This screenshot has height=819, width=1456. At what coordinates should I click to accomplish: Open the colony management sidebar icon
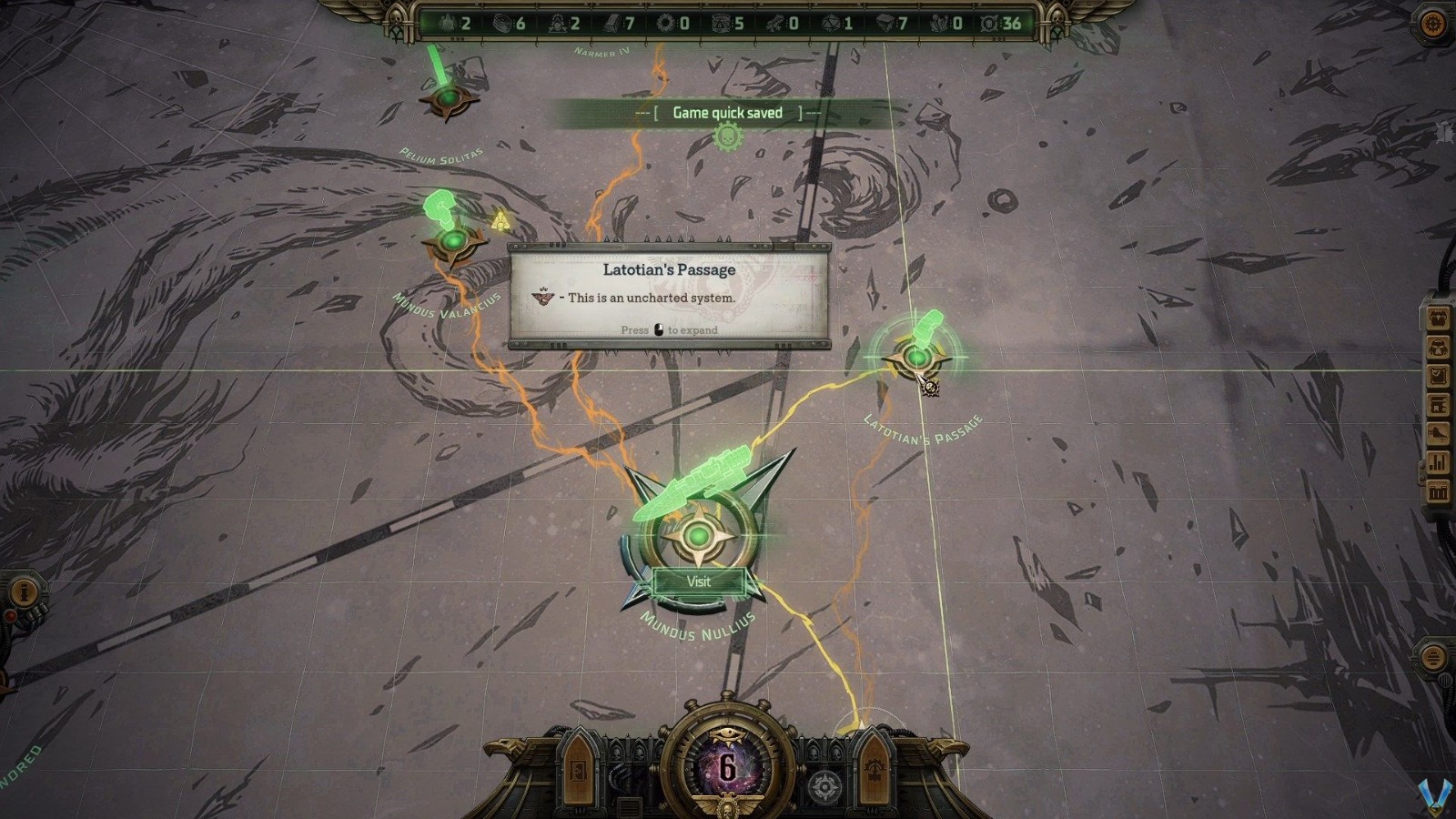(x=1439, y=433)
